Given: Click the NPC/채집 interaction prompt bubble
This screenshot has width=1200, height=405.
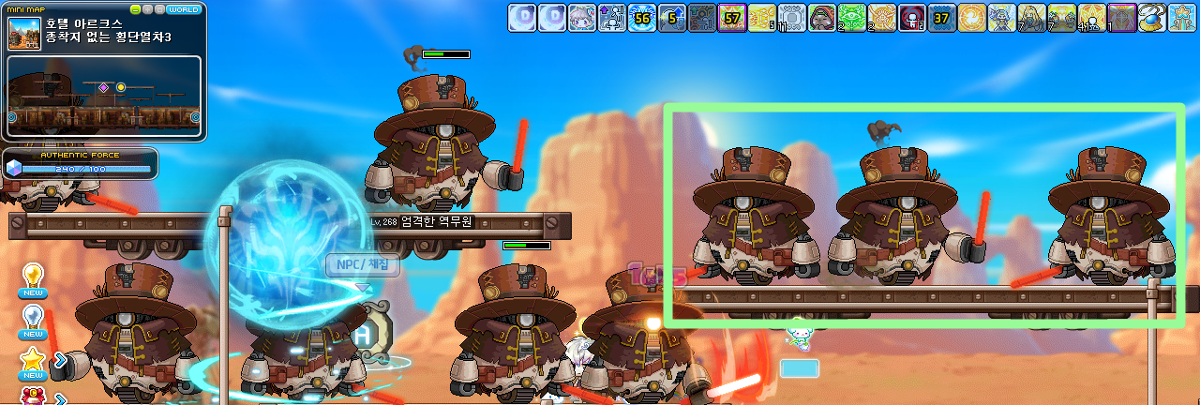Looking at the screenshot, I should tap(362, 265).
